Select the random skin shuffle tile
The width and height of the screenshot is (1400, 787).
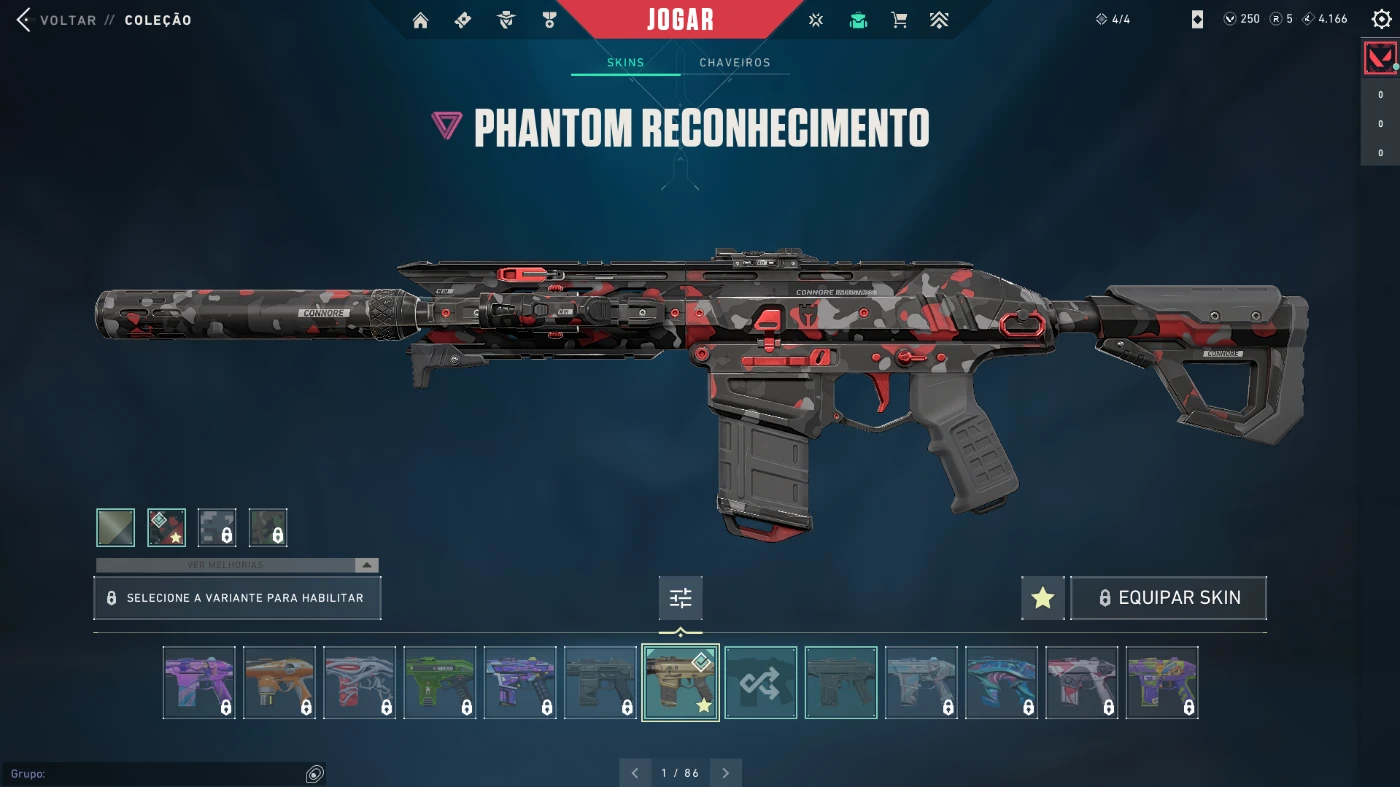(761, 683)
